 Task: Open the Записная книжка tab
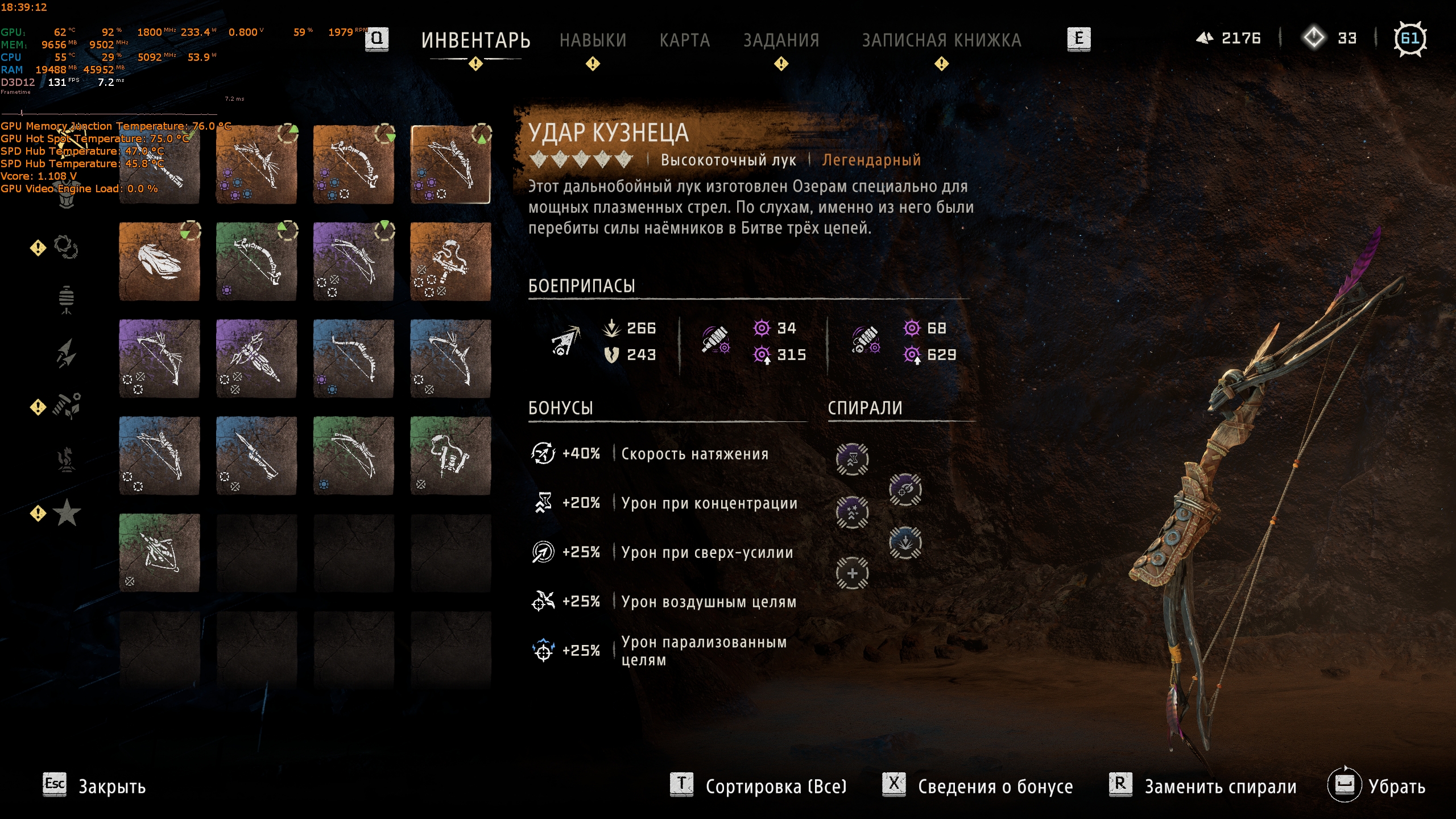point(941,40)
